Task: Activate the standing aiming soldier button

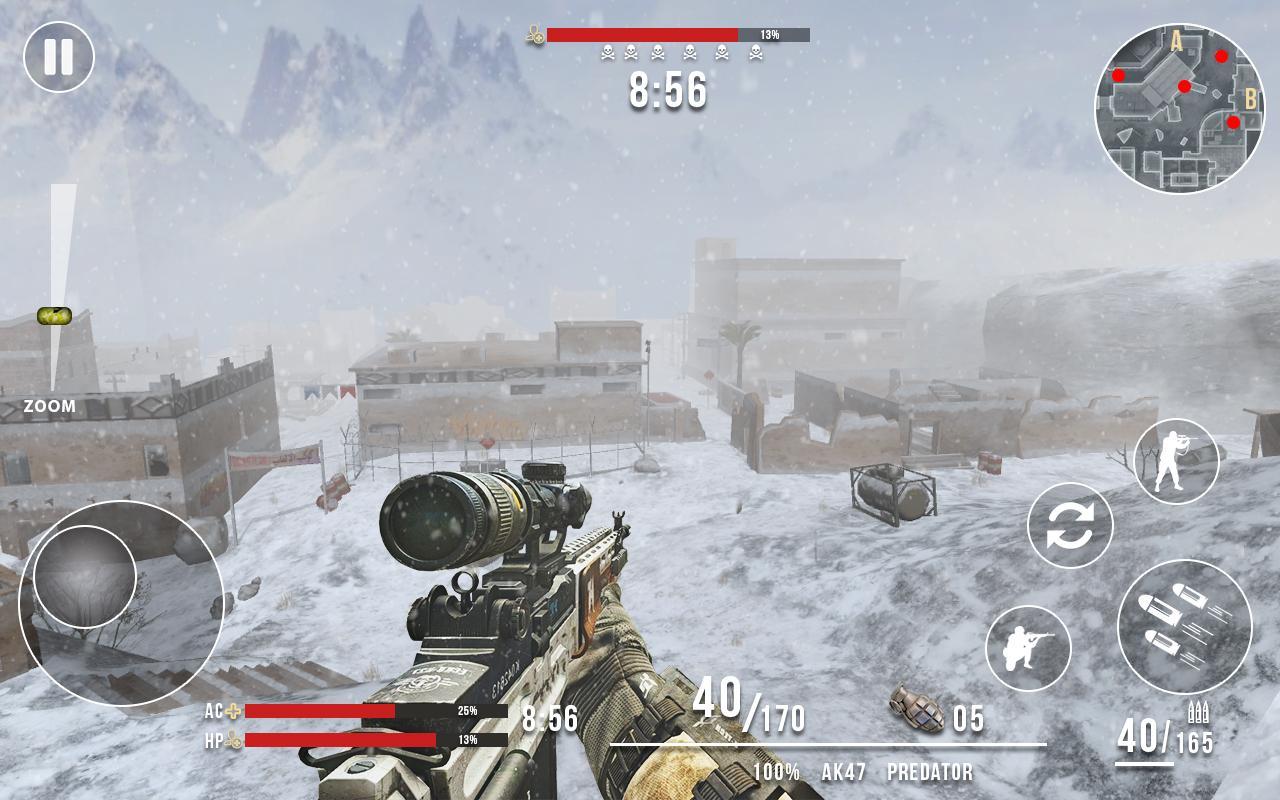Action: click(1176, 461)
